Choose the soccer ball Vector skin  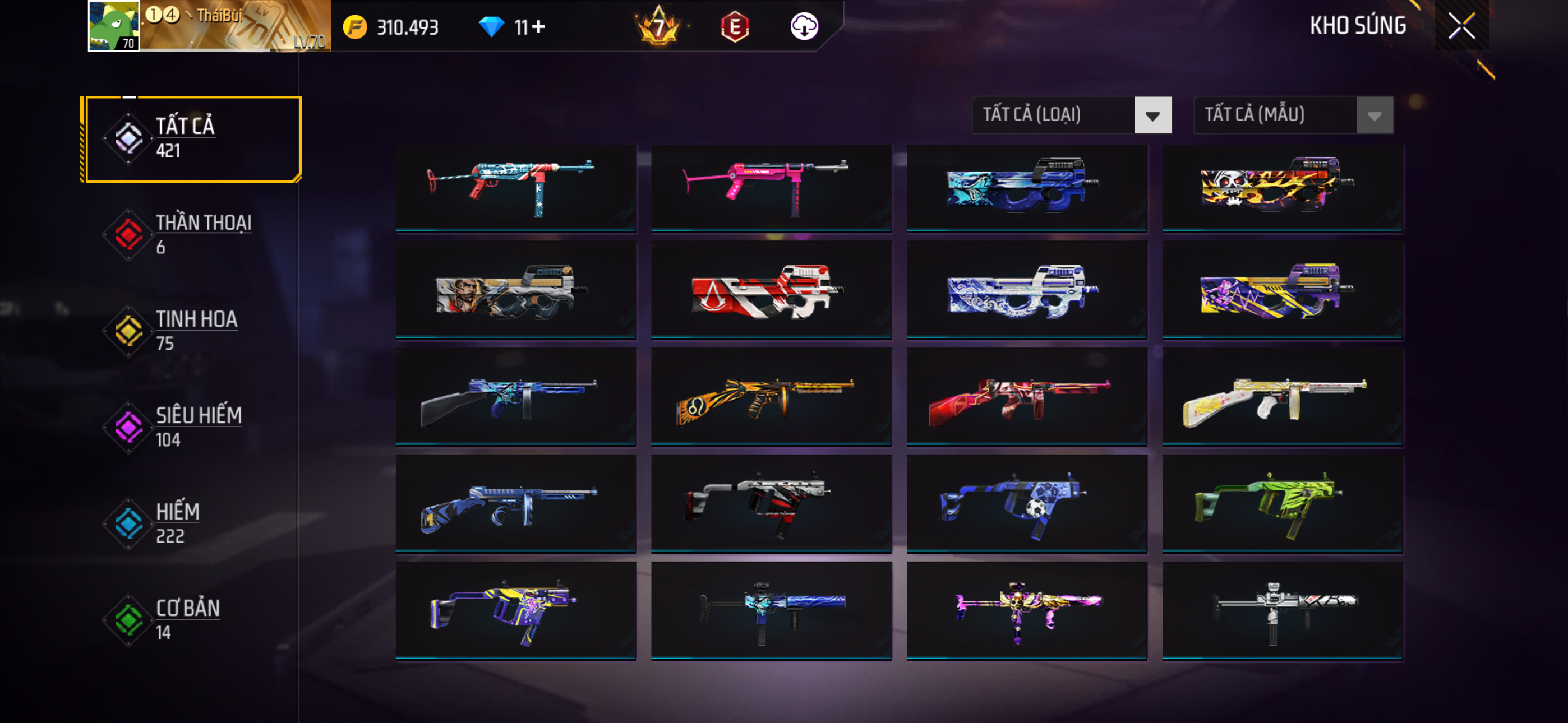pyautogui.click(x=1026, y=504)
